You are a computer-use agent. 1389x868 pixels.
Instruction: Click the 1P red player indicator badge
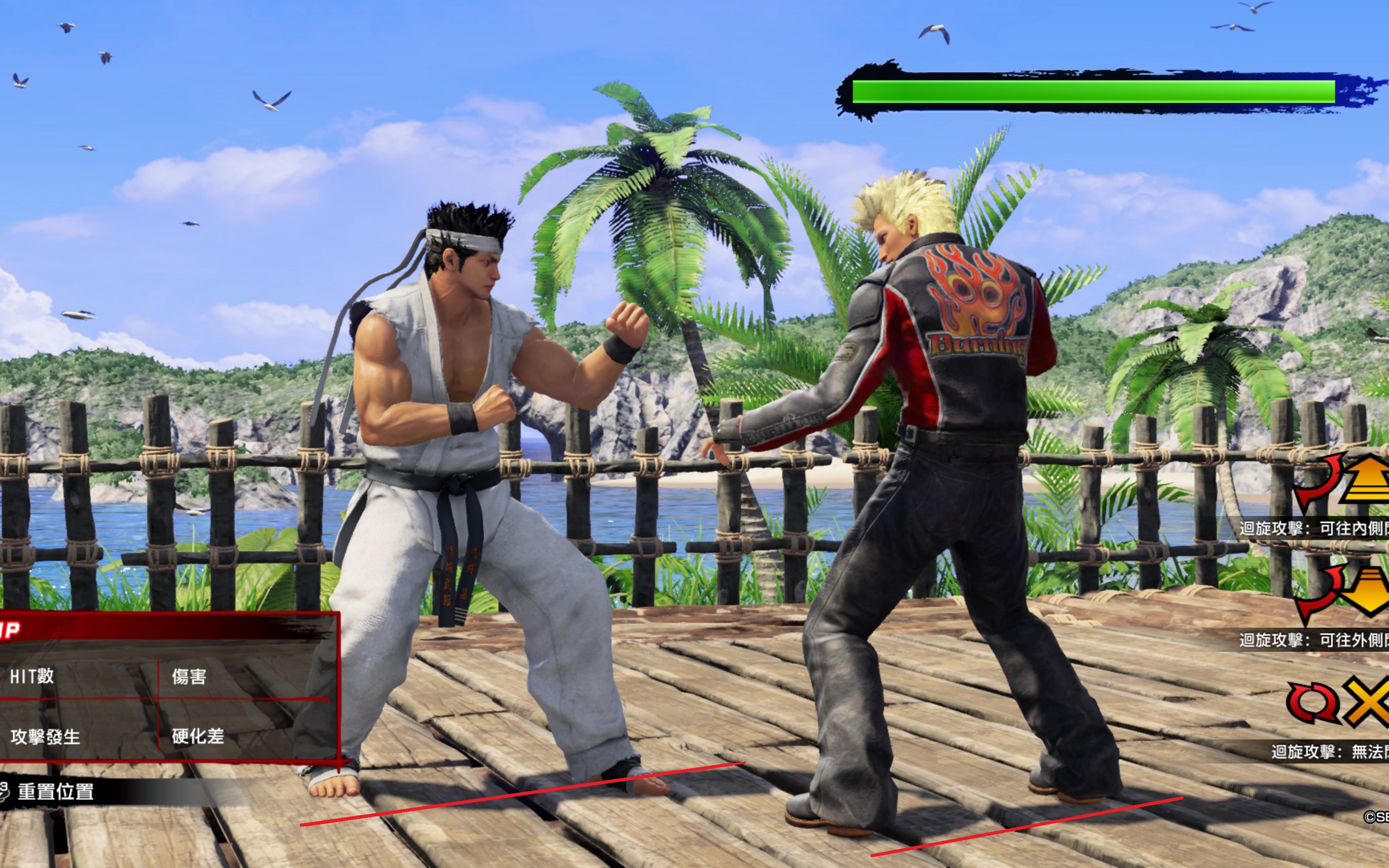9,628
